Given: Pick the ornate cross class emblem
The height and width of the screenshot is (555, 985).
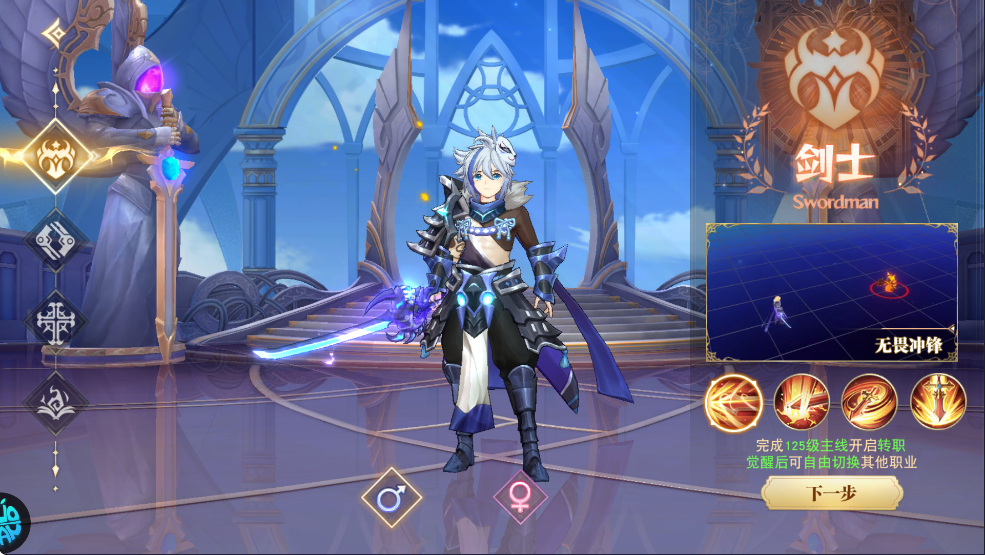Looking at the screenshot, I should (x=55, y=323).
